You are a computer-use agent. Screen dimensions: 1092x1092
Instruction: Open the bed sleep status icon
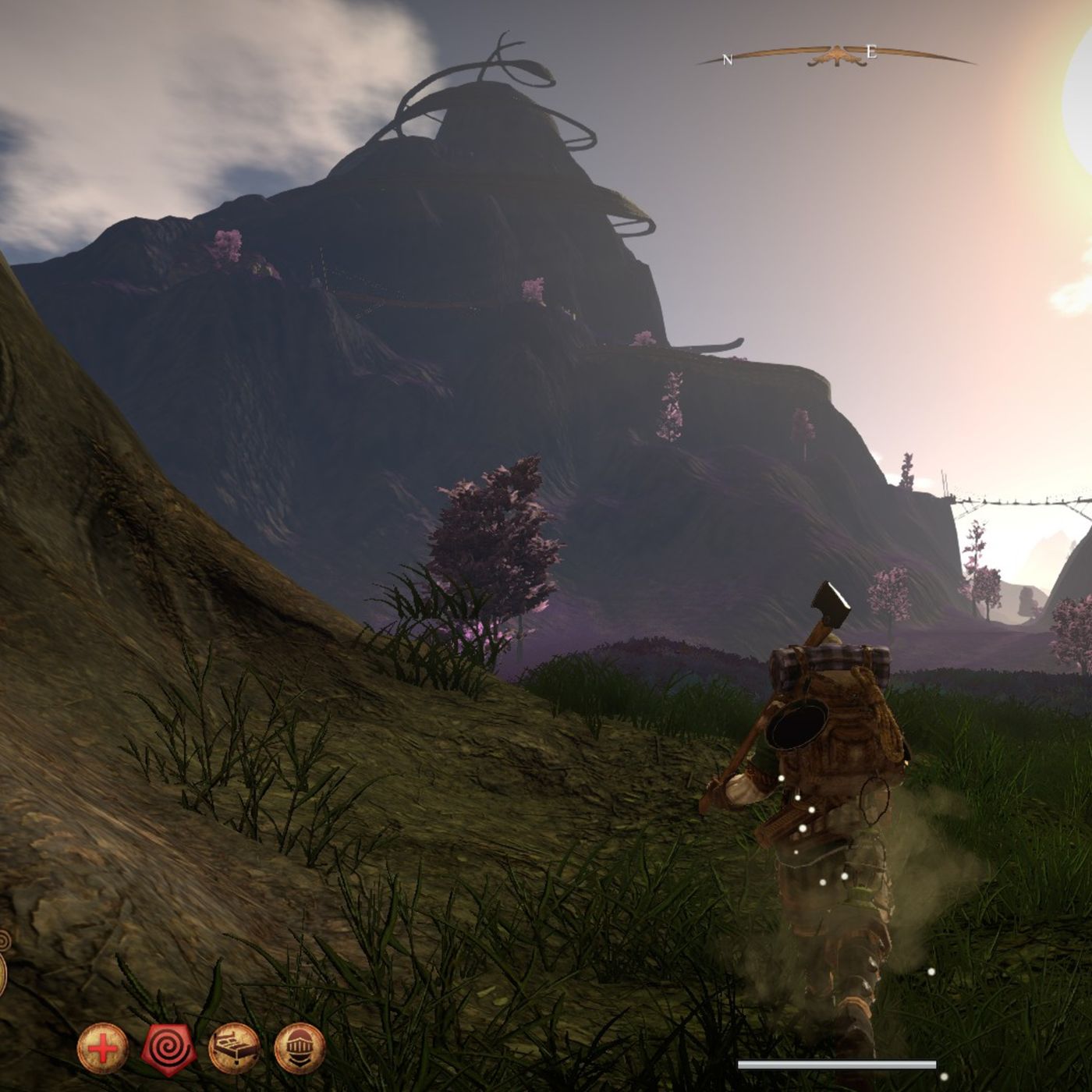pos(235,1049)
